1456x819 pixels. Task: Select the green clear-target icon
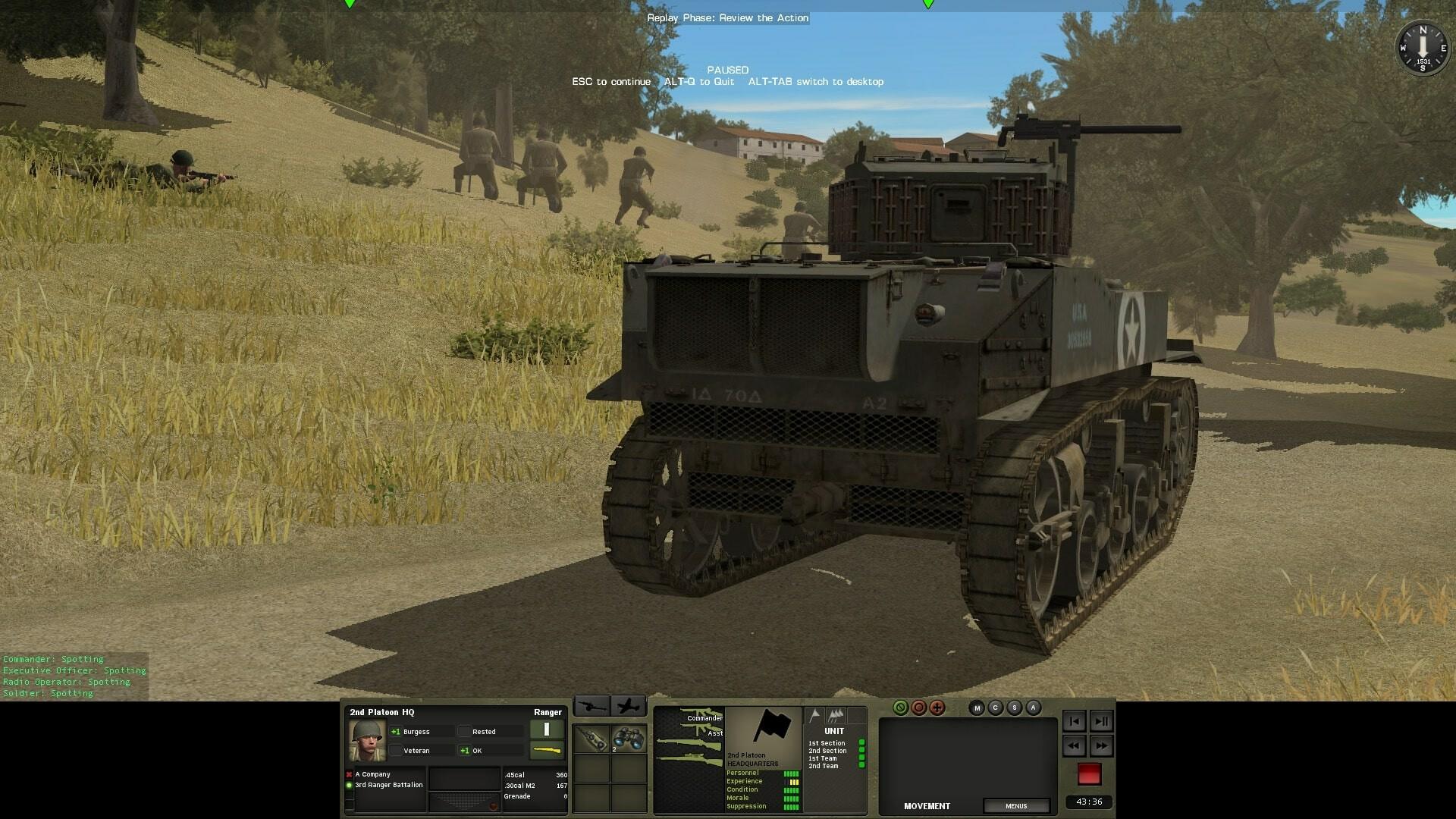click(x=899, y=708)
